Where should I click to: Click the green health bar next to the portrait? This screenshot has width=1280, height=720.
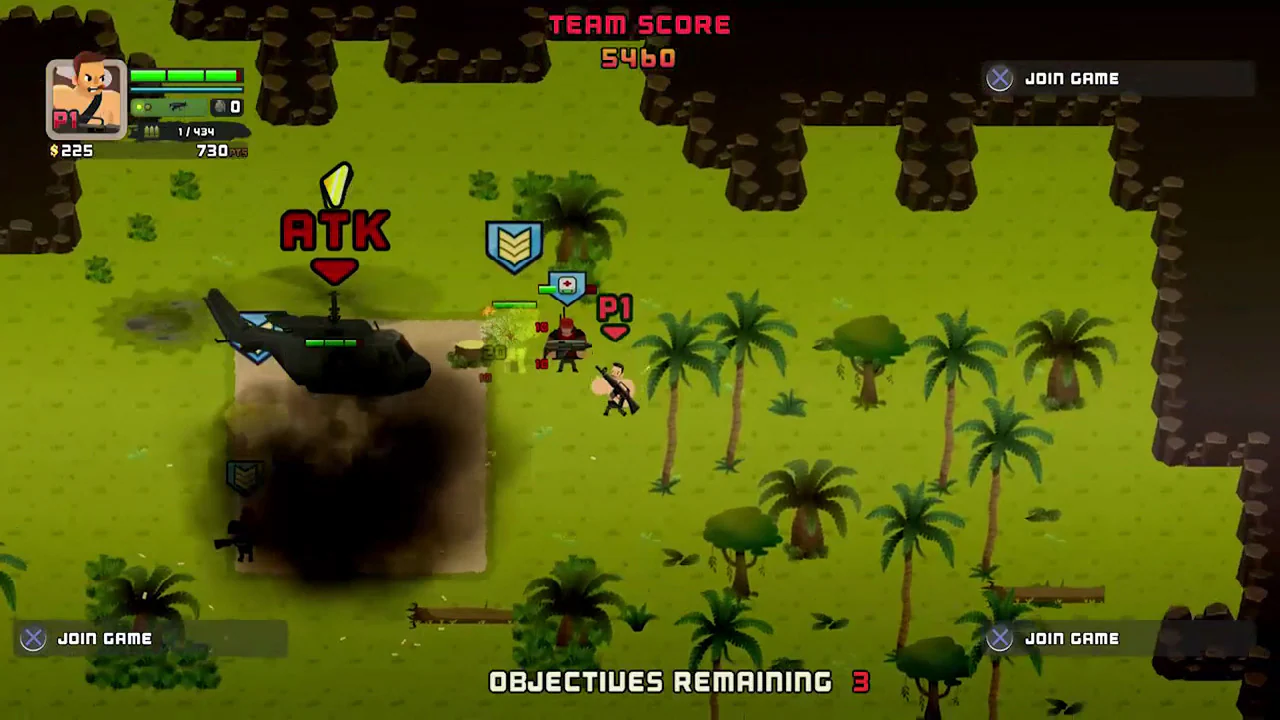coord(185,76)
